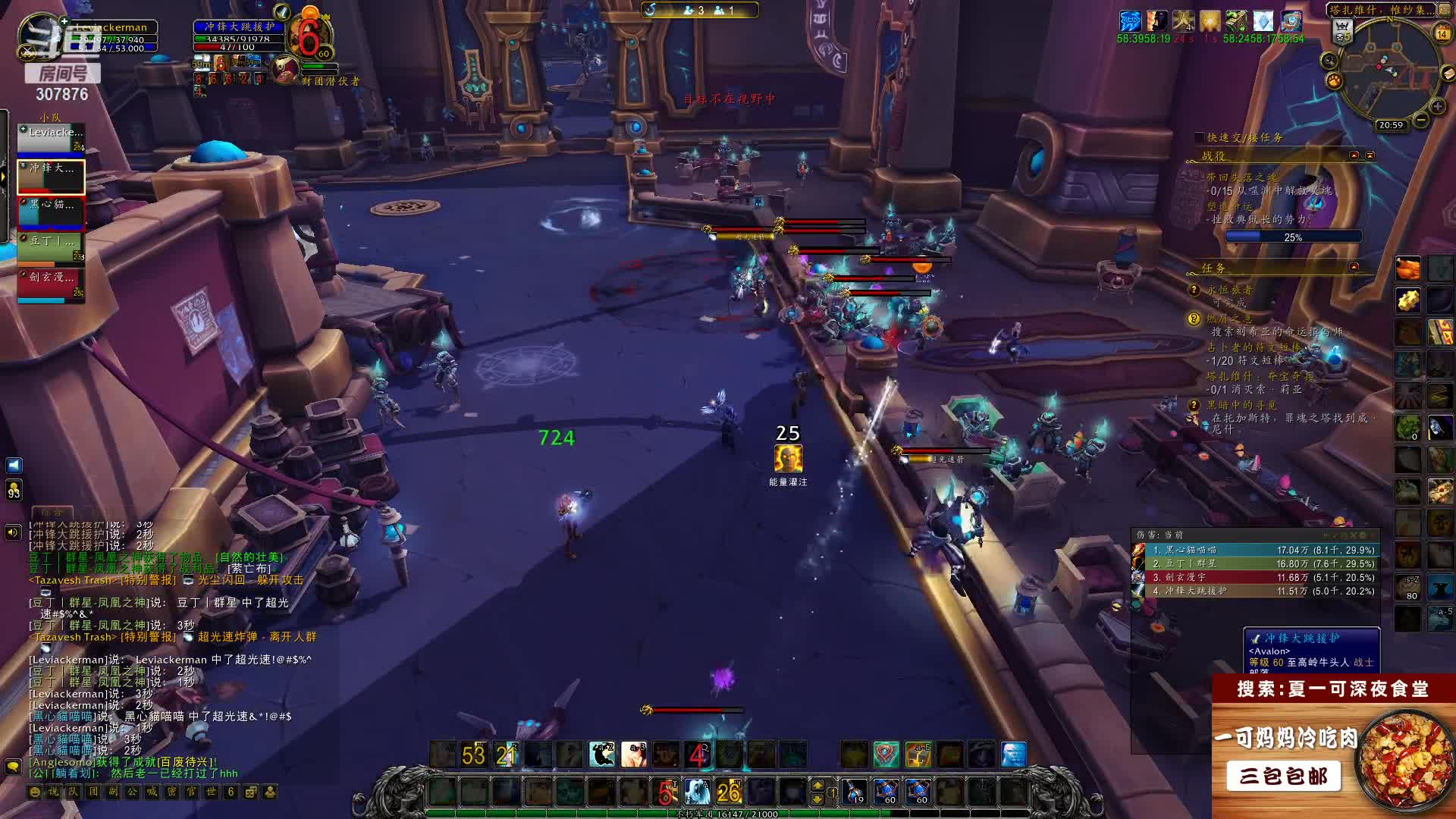The image size is (1456, 819).
Task: Click the action bar page-up arrow
Action: pyautogui.click(x=817, y=786)
